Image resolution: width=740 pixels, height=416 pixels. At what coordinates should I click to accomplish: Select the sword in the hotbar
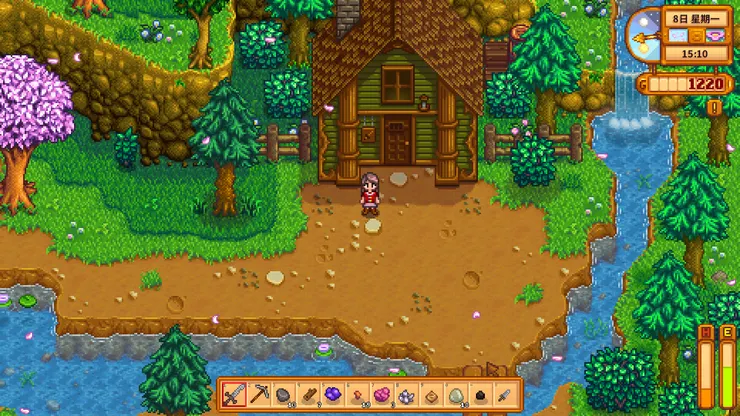235,394
